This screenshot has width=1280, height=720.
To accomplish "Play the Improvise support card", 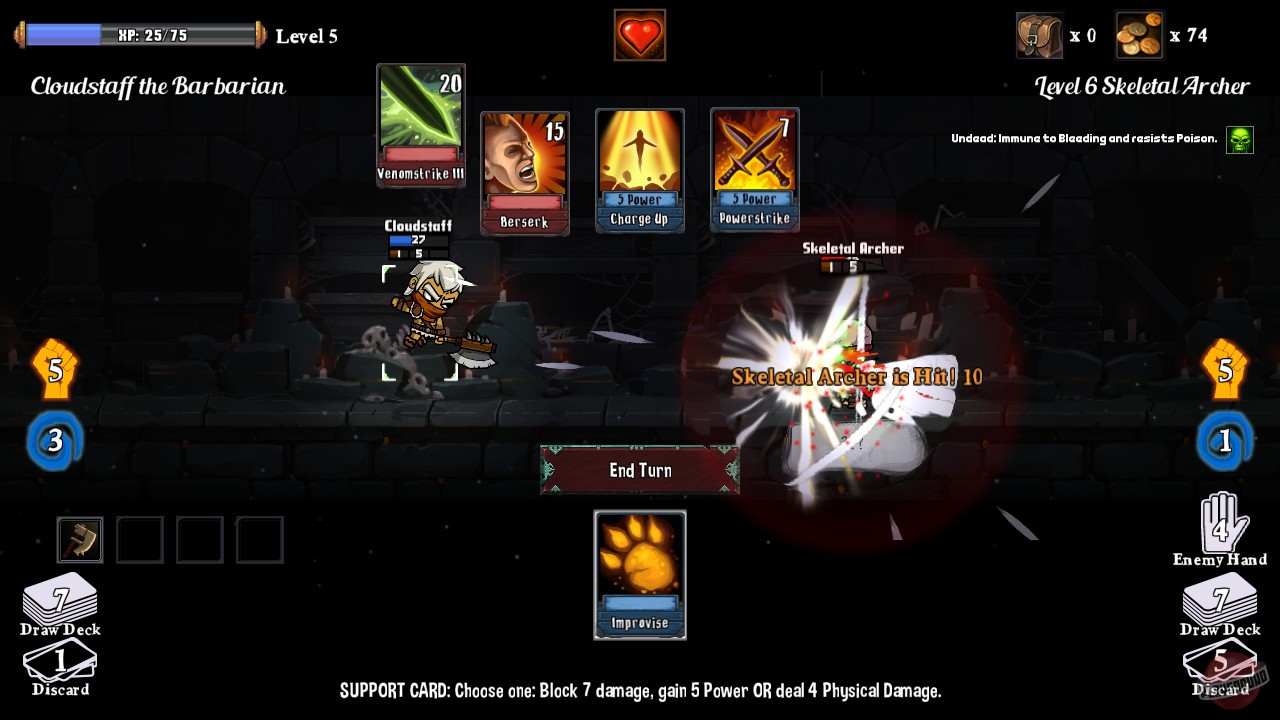I will pos(639,575).
